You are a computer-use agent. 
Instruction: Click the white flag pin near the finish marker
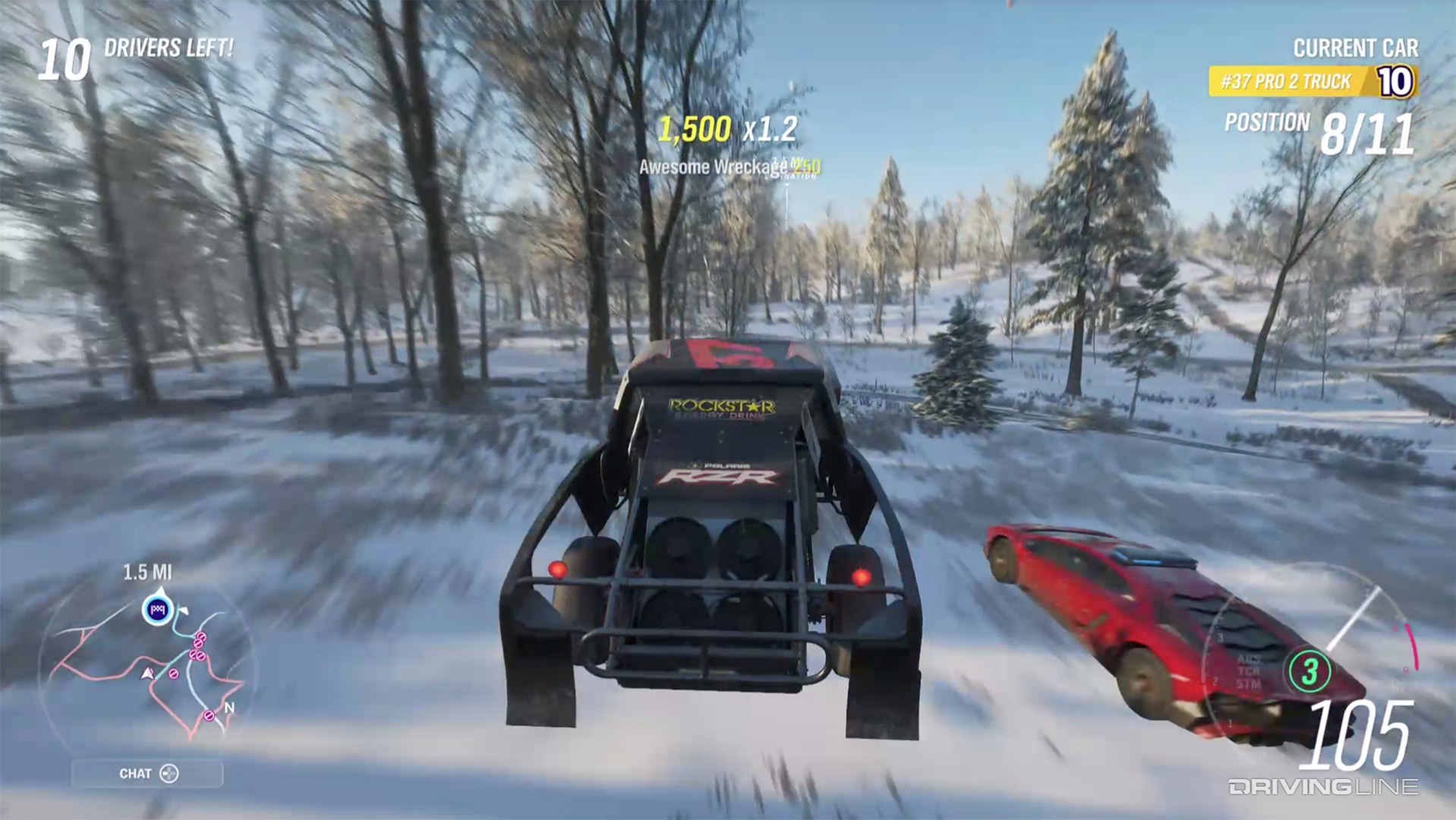tap(184, 610)
